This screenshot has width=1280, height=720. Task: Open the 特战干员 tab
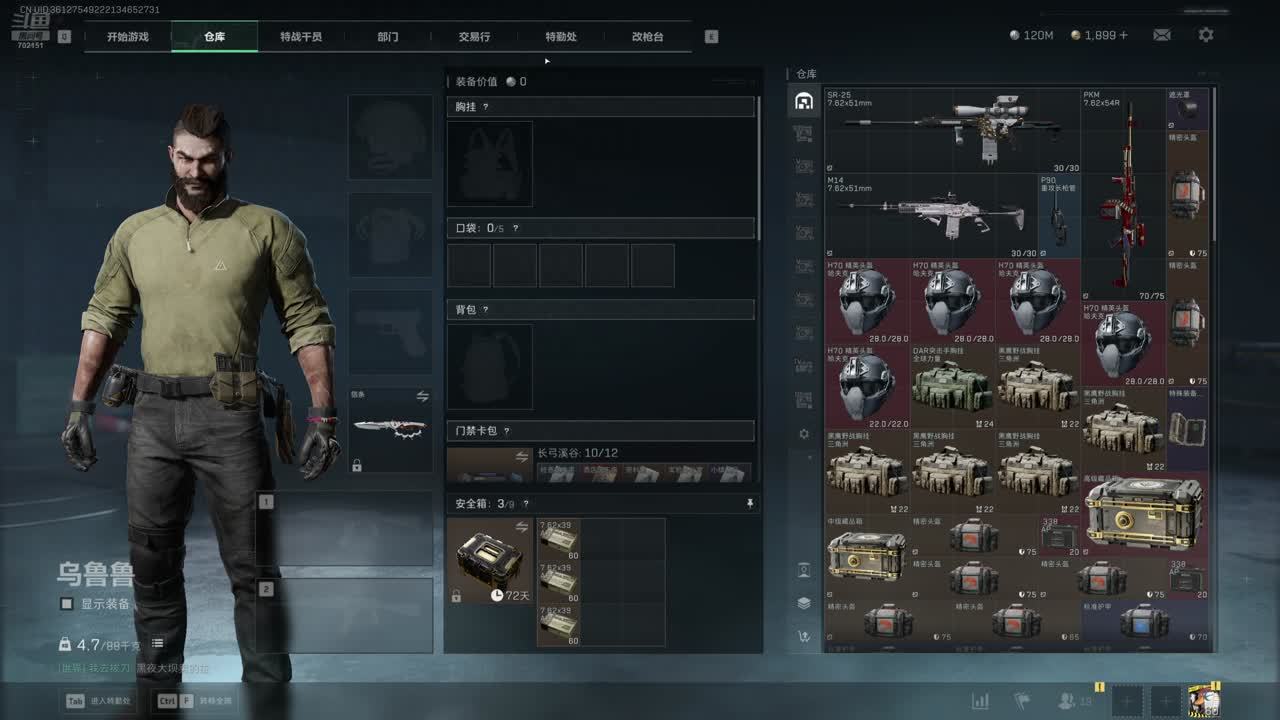coord(301,37)
